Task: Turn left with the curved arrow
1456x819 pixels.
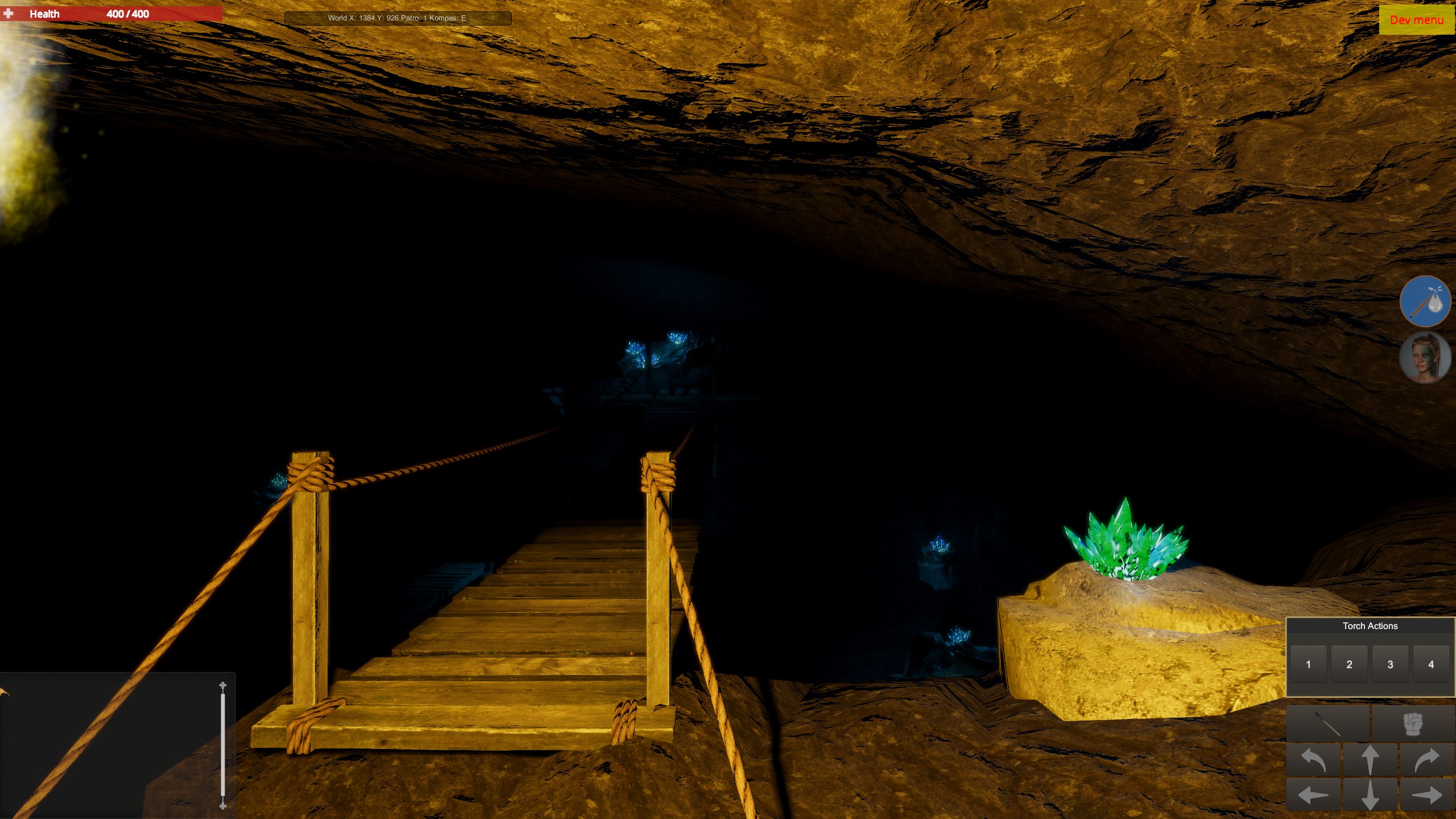Action: 1314,760
